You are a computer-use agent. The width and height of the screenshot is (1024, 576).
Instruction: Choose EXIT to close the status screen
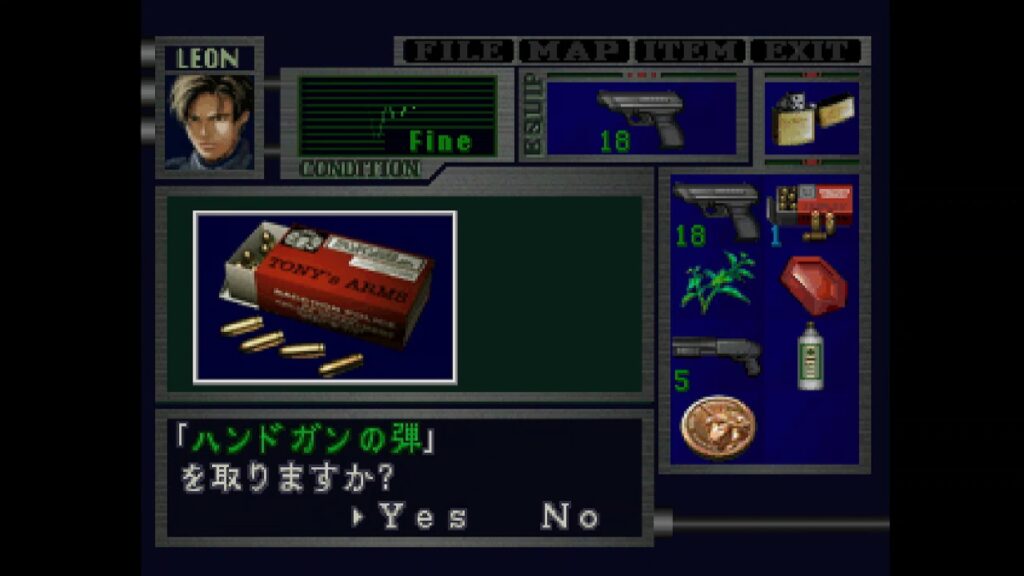point(808,50)
